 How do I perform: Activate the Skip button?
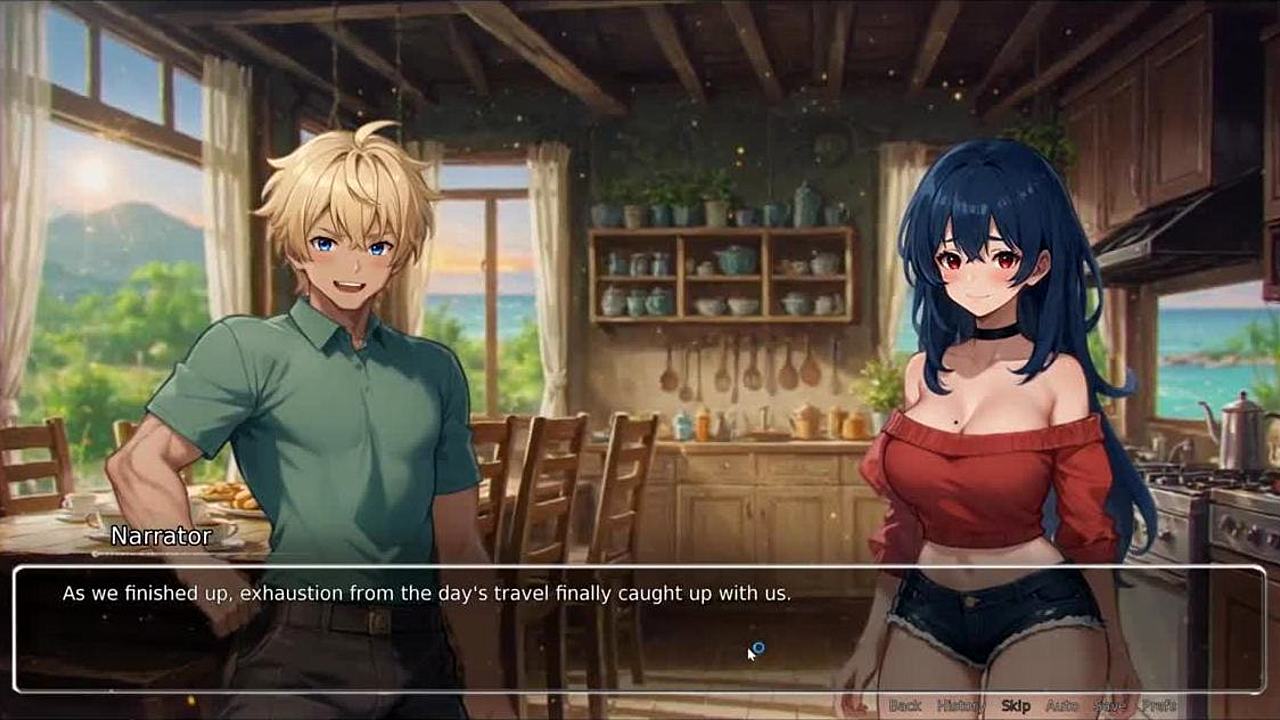[1015, 705]
